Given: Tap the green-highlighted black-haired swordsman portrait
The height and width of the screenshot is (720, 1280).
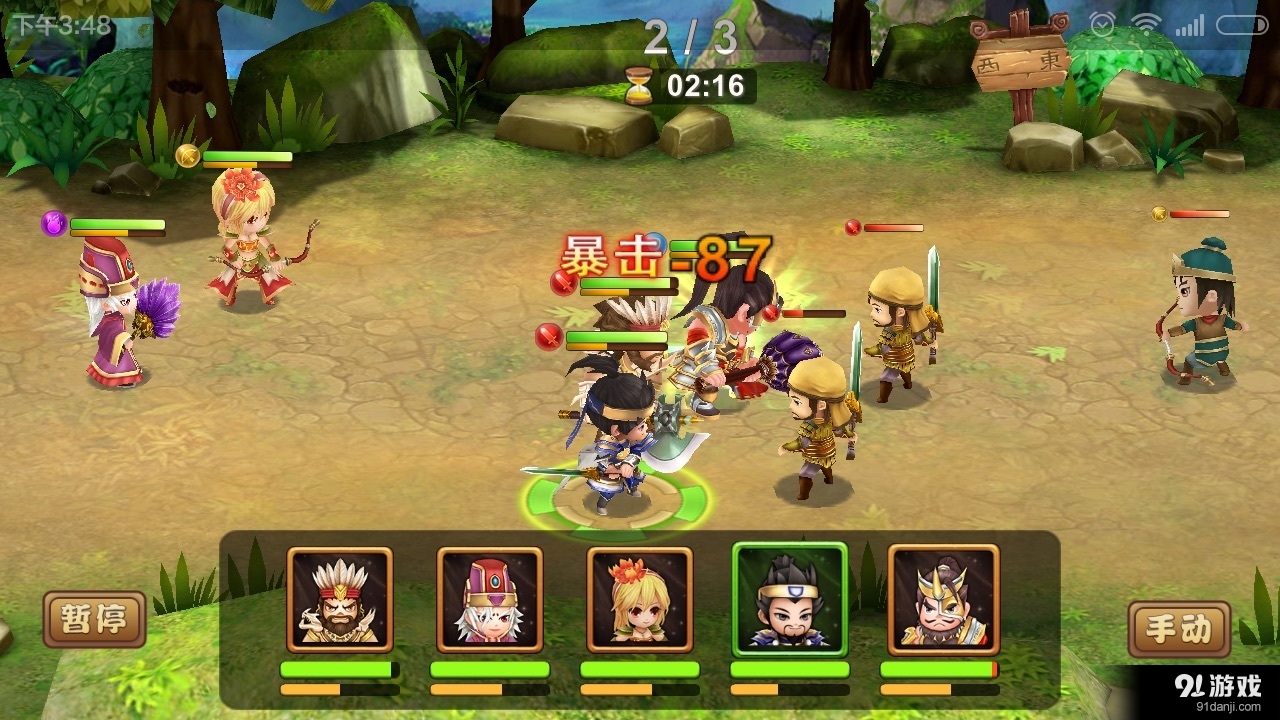Looking at the screenshot, I should pos(789,600).
